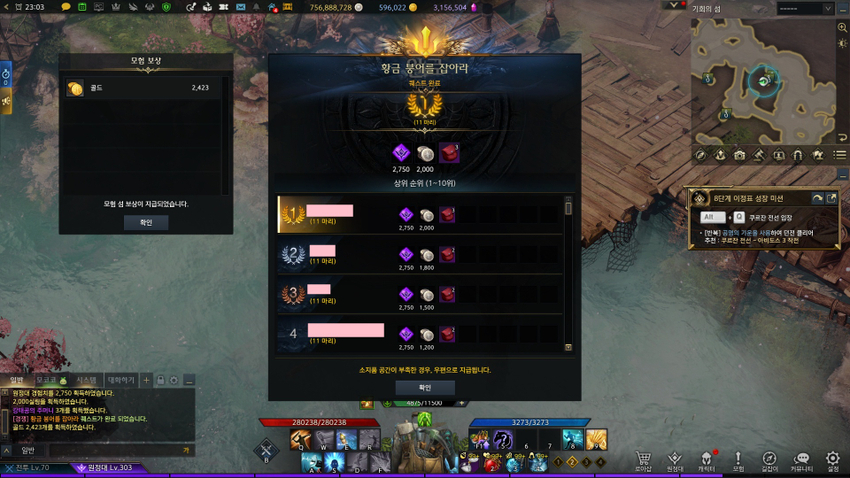Open the 모험 adventure menu
850x478 pixels.
738,461
